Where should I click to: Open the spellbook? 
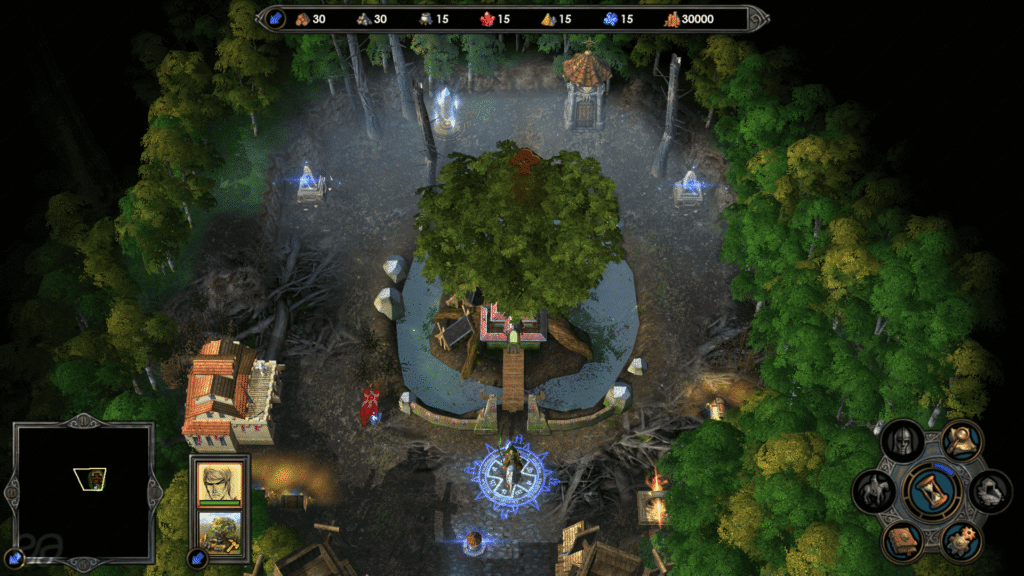pos(902,541)
